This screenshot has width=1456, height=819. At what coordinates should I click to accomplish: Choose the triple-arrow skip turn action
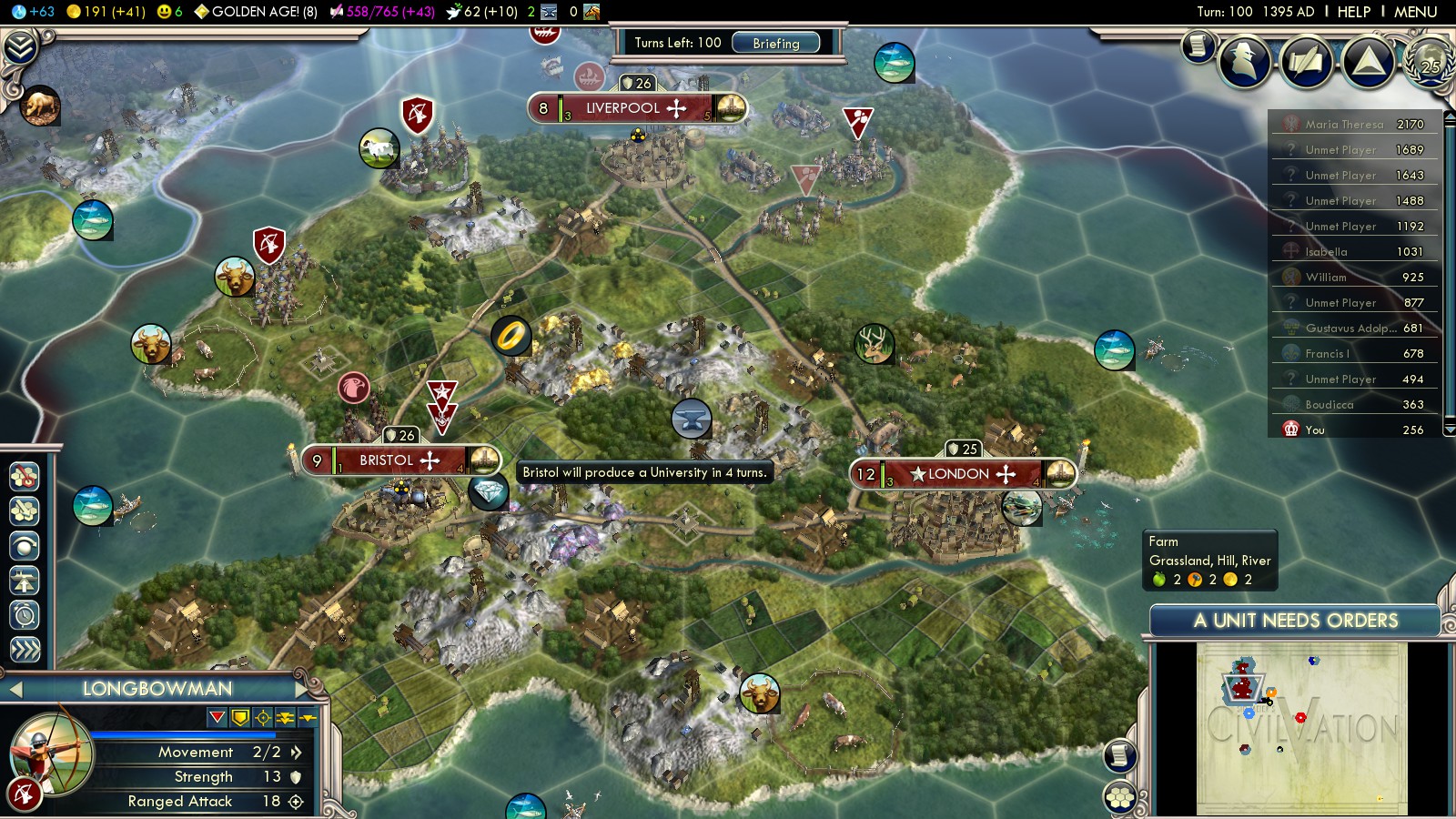(25, 649)
